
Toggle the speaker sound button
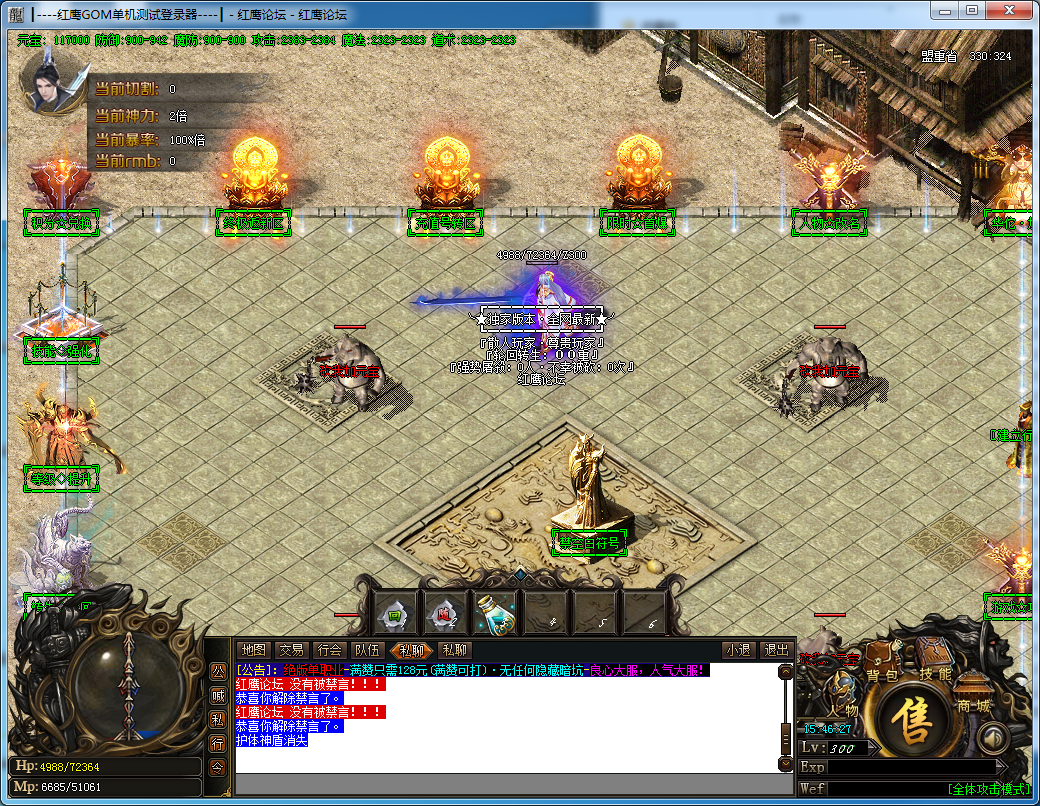[x=991, y=739]
